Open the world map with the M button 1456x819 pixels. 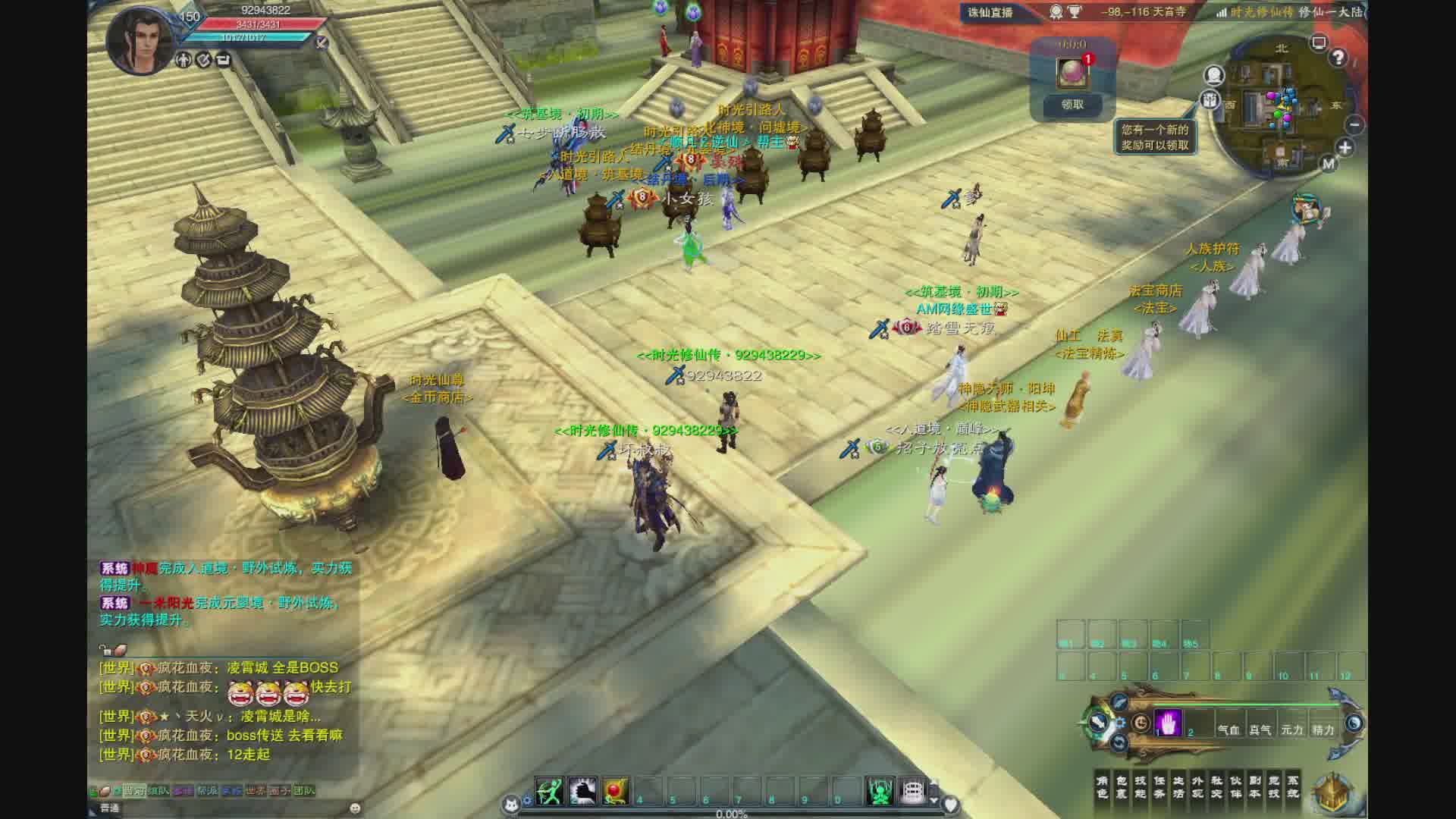pyautogui.click(x=1329, y=163)
